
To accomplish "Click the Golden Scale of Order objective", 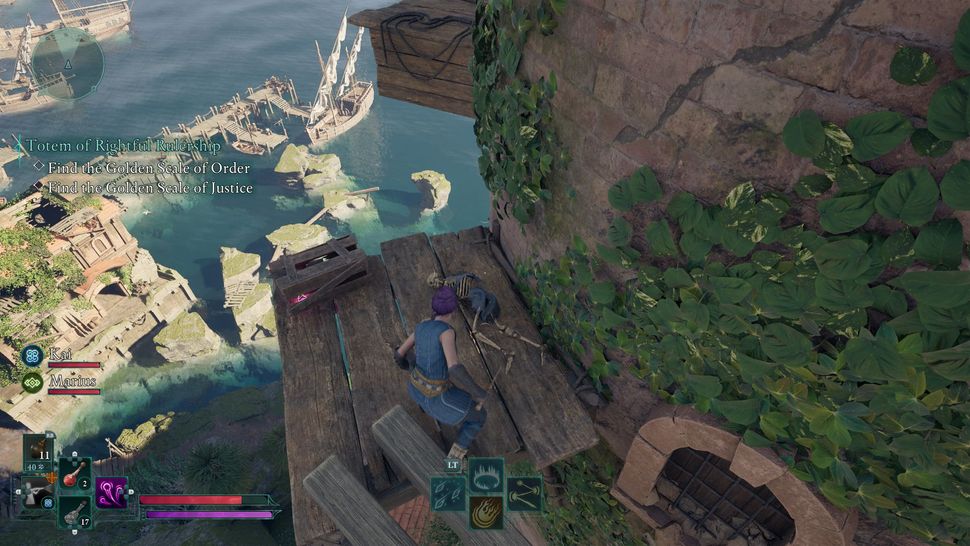I will pyautogui.click(x=148, y=167).
